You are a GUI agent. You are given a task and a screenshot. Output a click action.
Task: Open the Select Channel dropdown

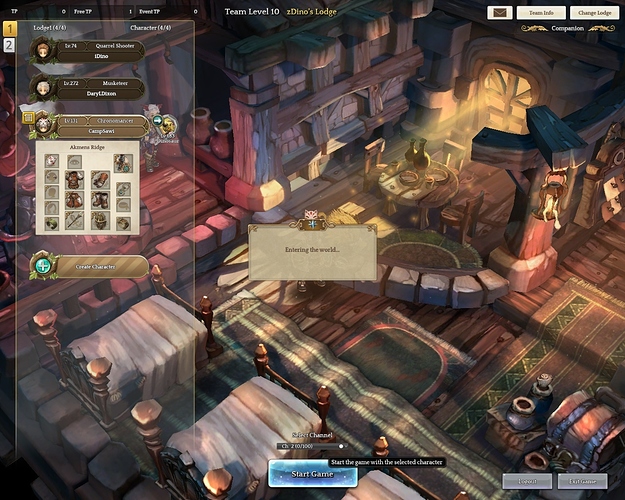tap(311, 446)
